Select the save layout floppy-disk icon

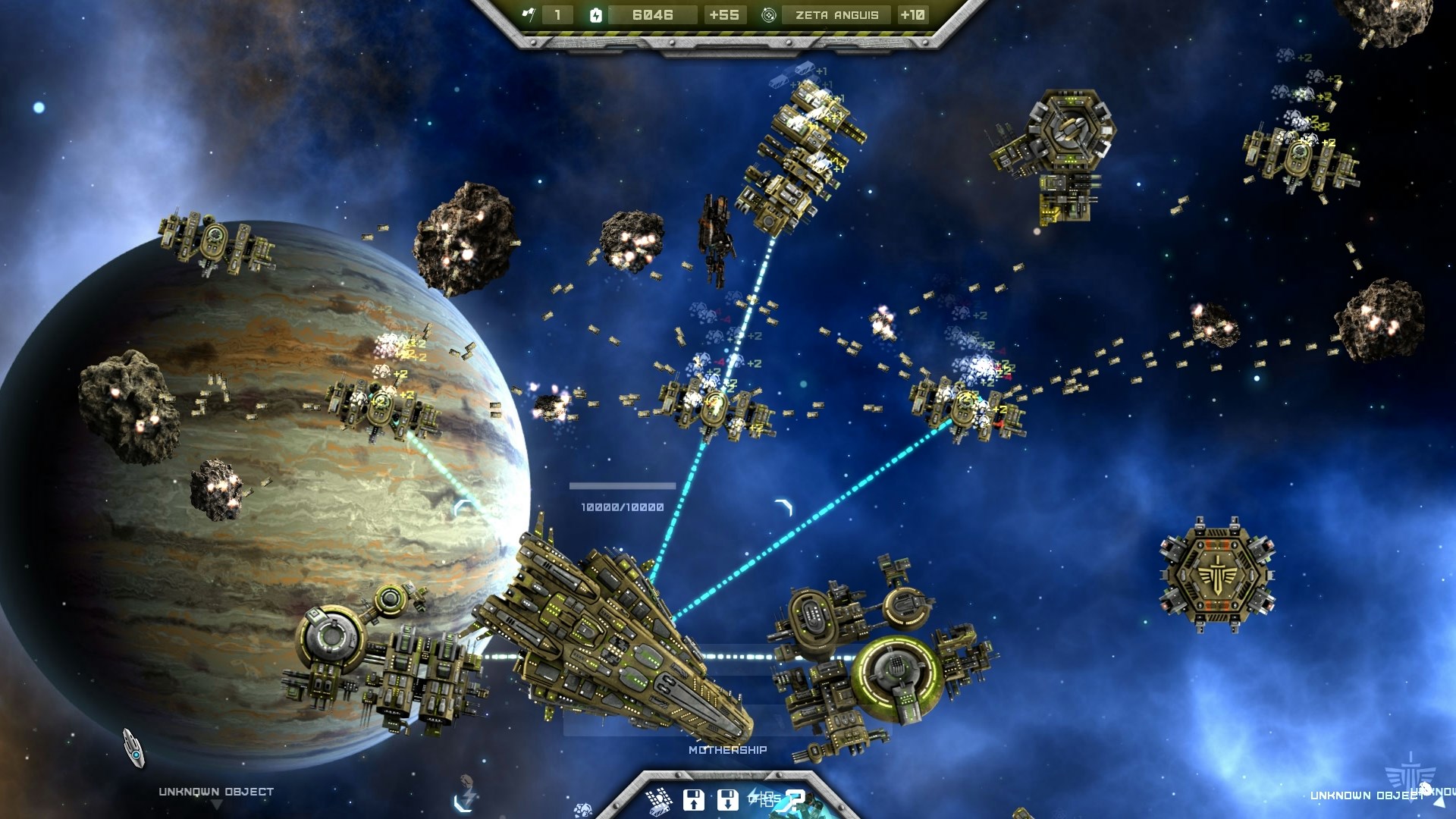pos(695,800)
